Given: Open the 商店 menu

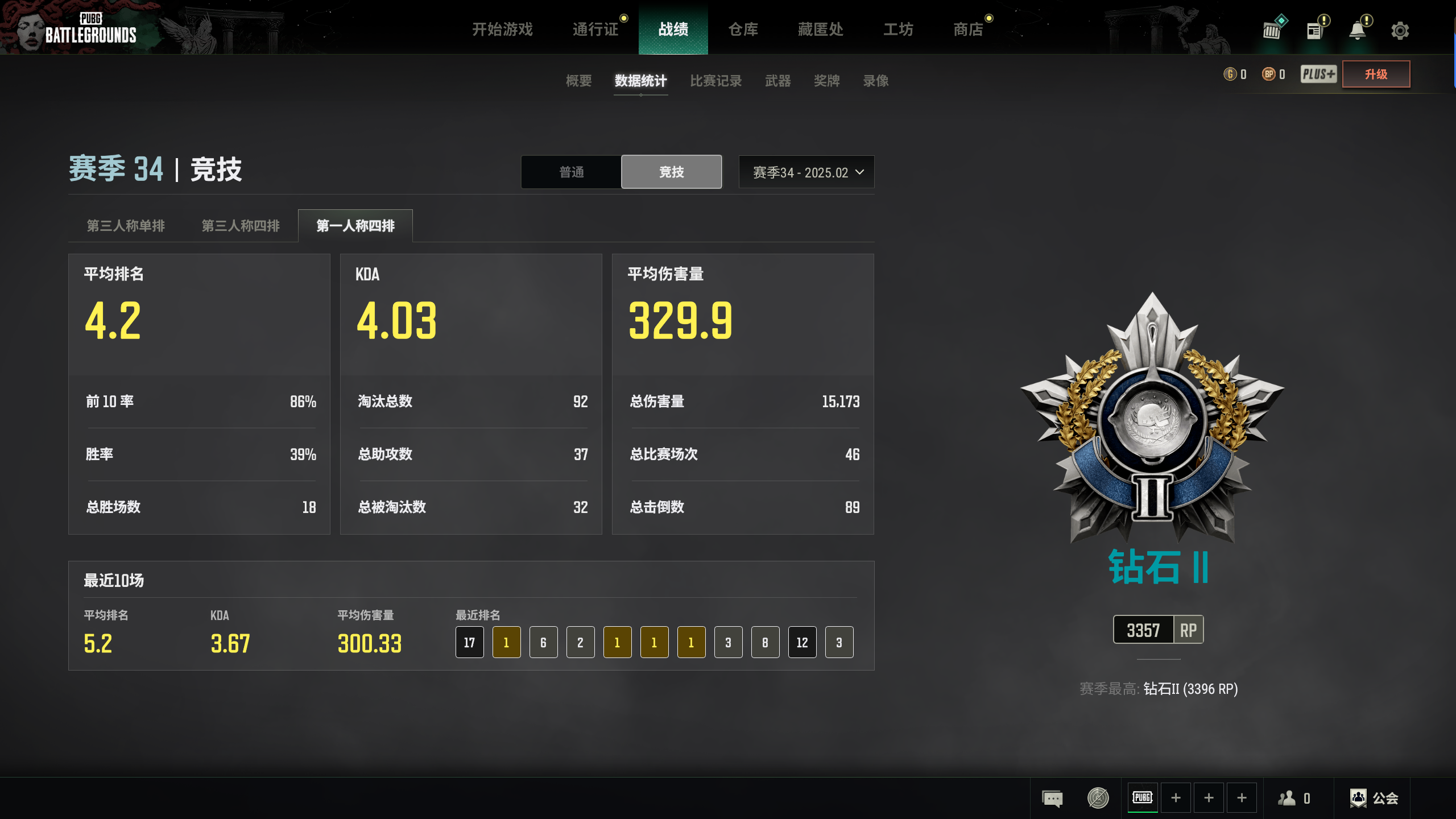Looking at the screenshot, I should 969,30.
